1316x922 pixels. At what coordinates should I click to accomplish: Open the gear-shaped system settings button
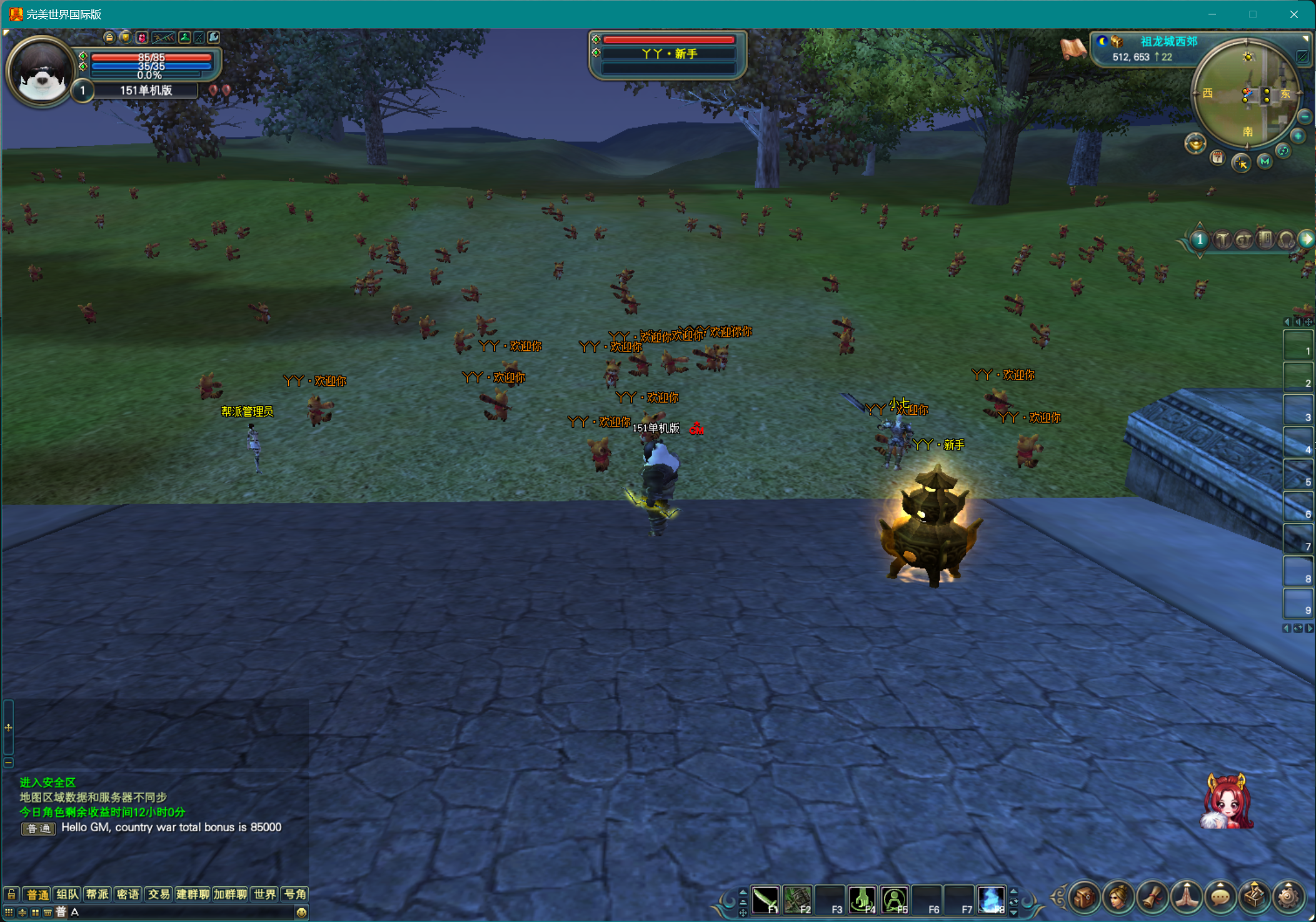point(1288,898)
